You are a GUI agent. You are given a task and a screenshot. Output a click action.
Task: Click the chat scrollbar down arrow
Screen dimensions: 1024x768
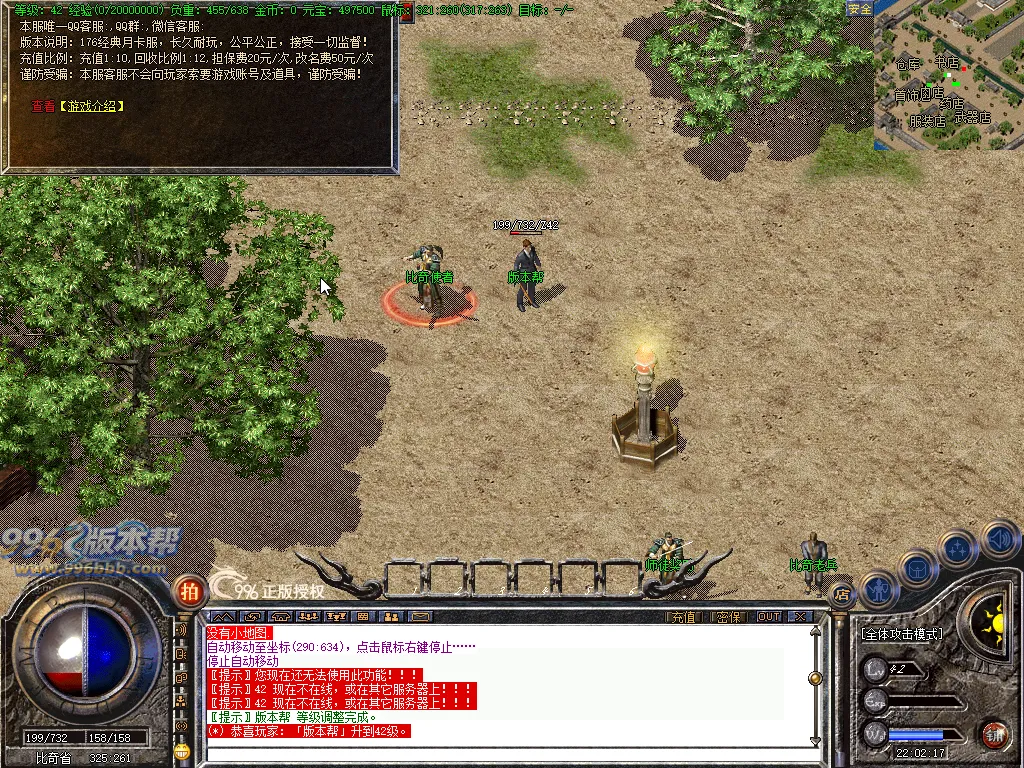click(x=815, y=741)
